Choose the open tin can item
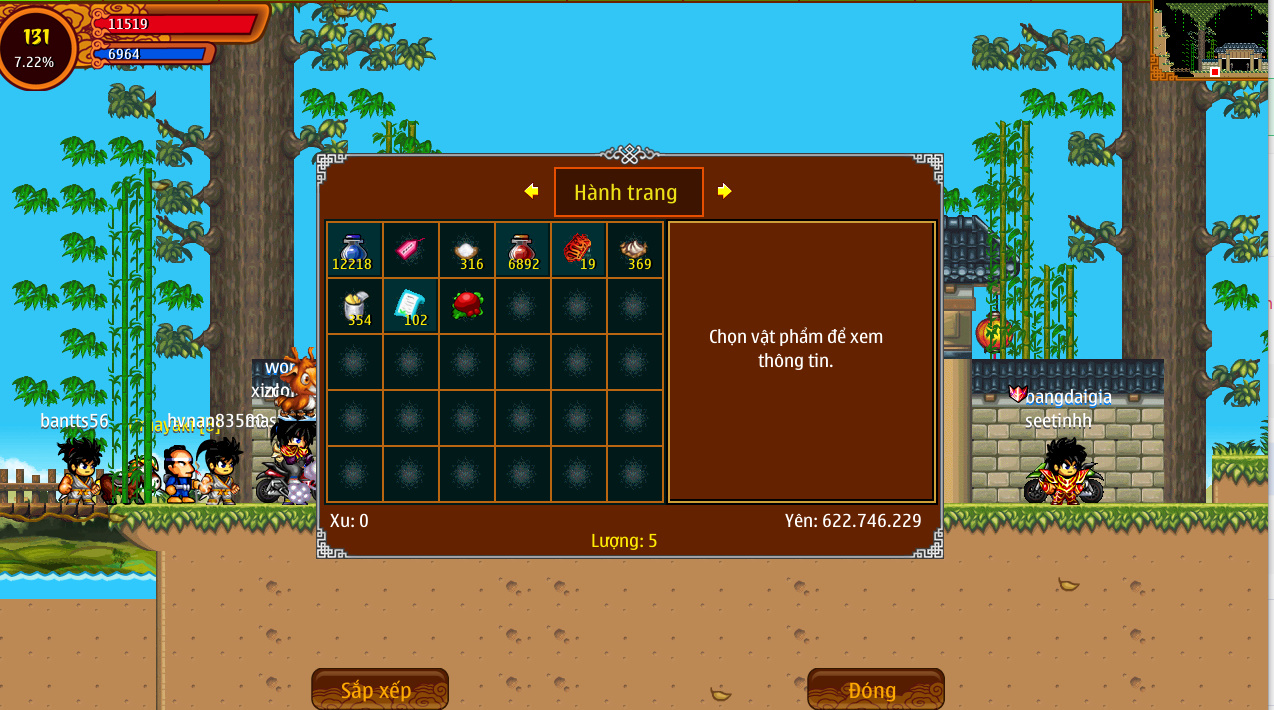This screenshot has height=710, width=1274. click(x=354, y=306)
